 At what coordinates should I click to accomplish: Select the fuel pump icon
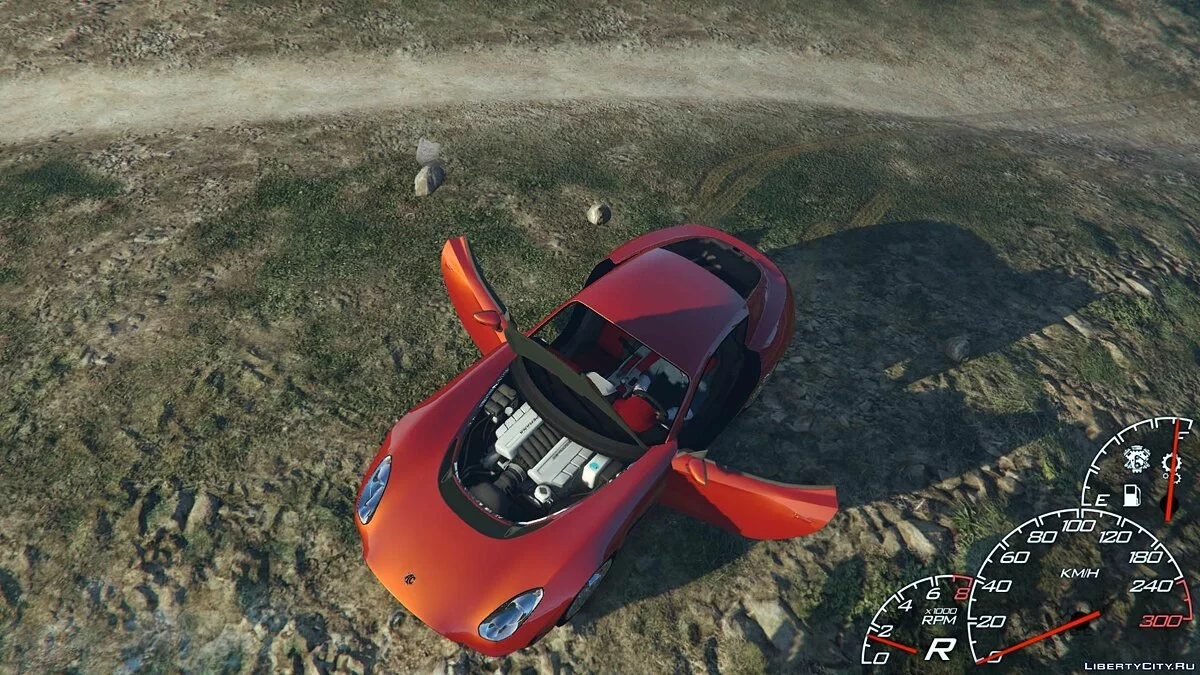point(1132,495)
